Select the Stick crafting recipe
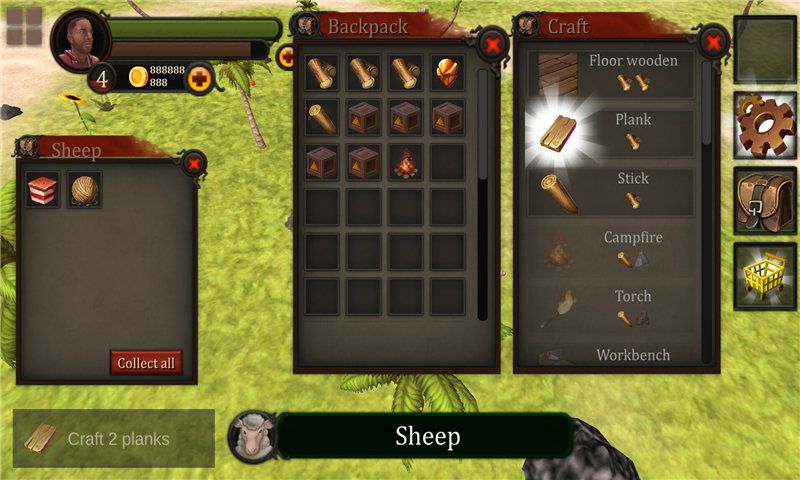Screen dimensions: 800x480 [x=611, y=191]
